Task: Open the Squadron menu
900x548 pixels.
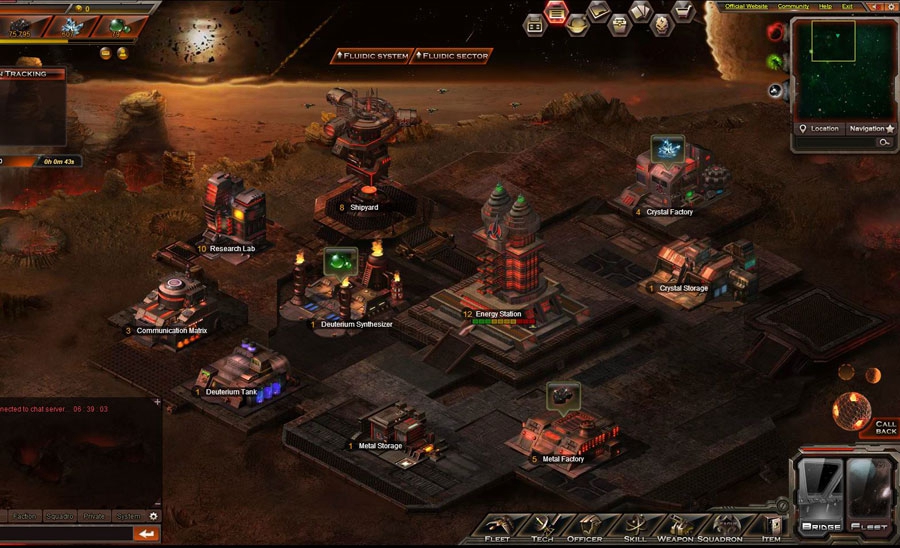Action: [722, 527]
